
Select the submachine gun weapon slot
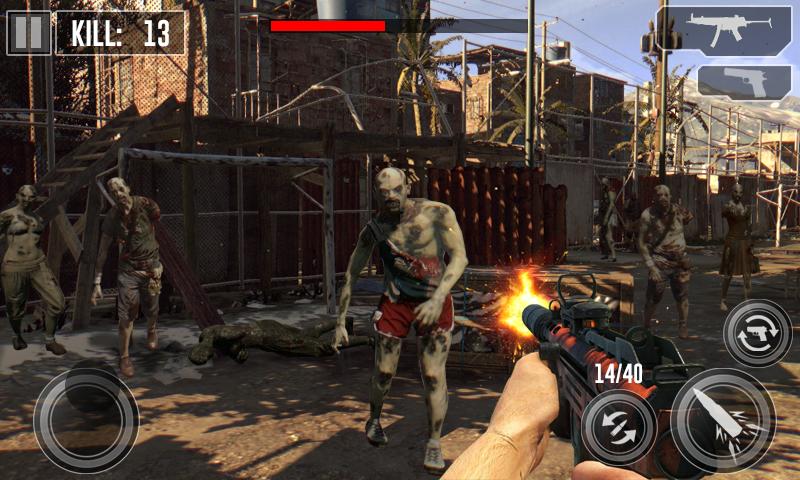(x=724, y=30)
